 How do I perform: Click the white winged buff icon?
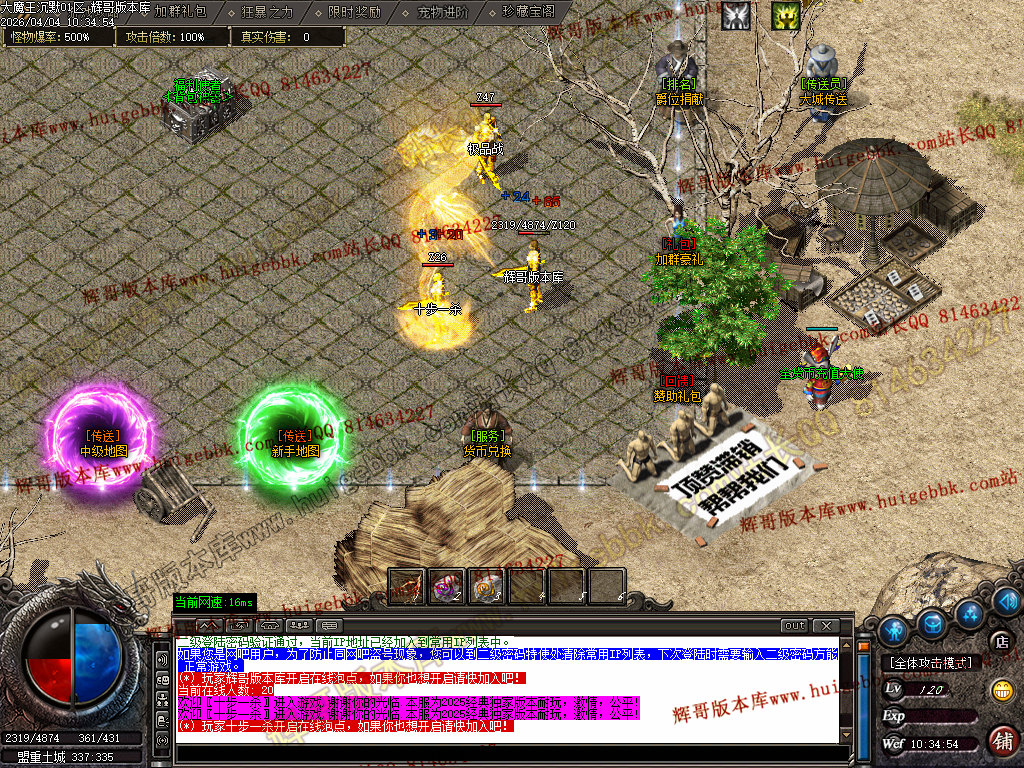[737, 15]
